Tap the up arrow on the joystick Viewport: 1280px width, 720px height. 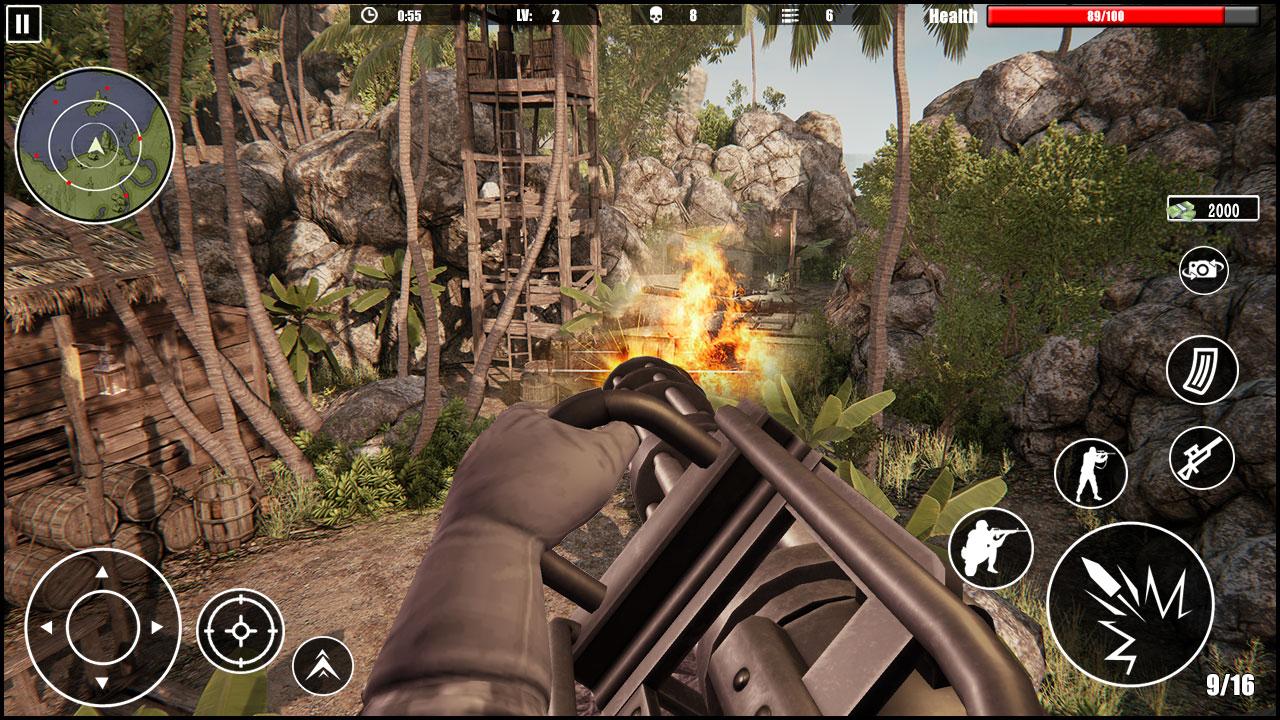coord(100,574)
